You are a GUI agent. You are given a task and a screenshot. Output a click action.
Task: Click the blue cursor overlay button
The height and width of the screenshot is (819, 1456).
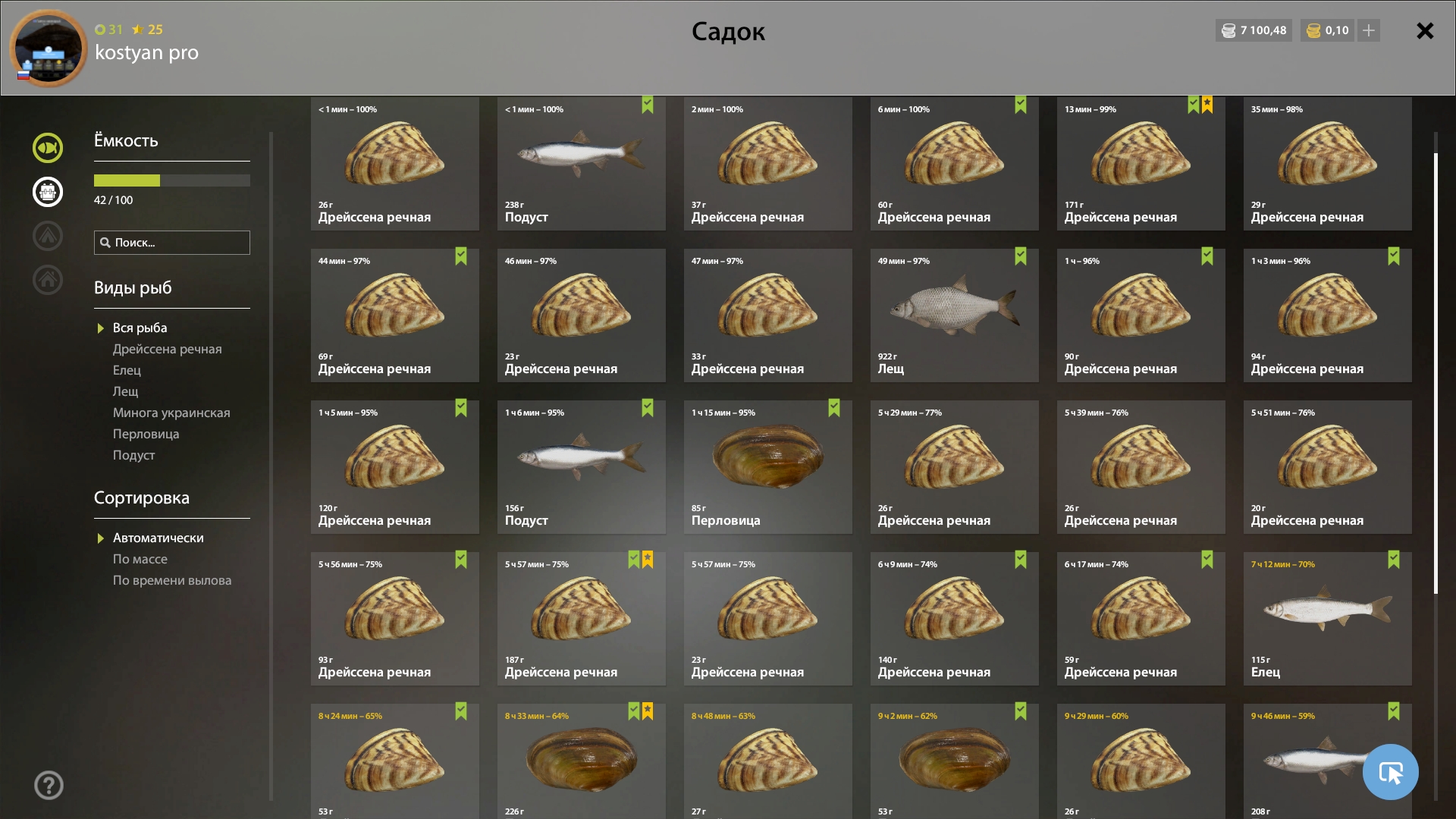tap(1390, 772)
